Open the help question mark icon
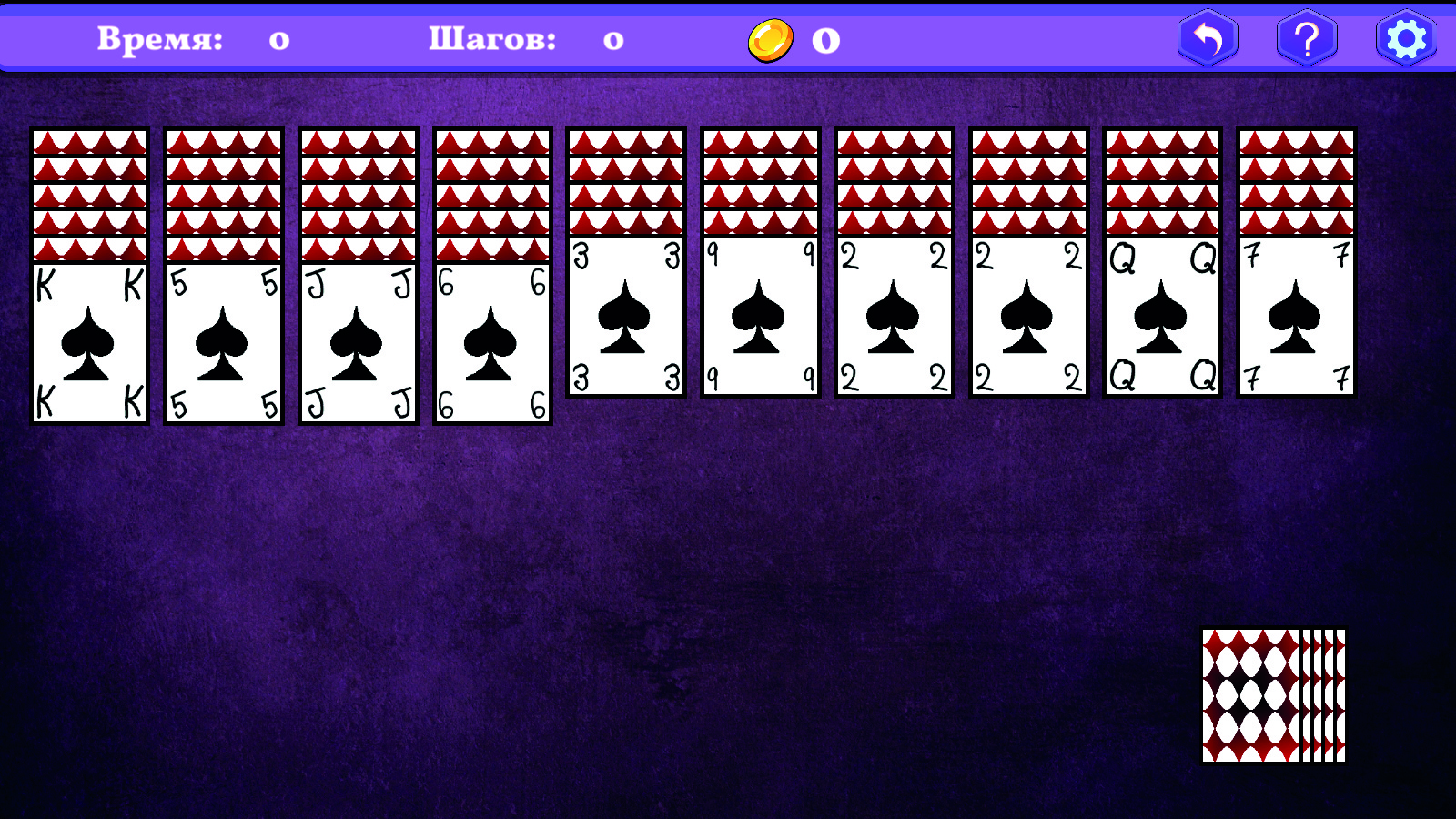Screen dimensions: 1456x819 [1305, 39]
